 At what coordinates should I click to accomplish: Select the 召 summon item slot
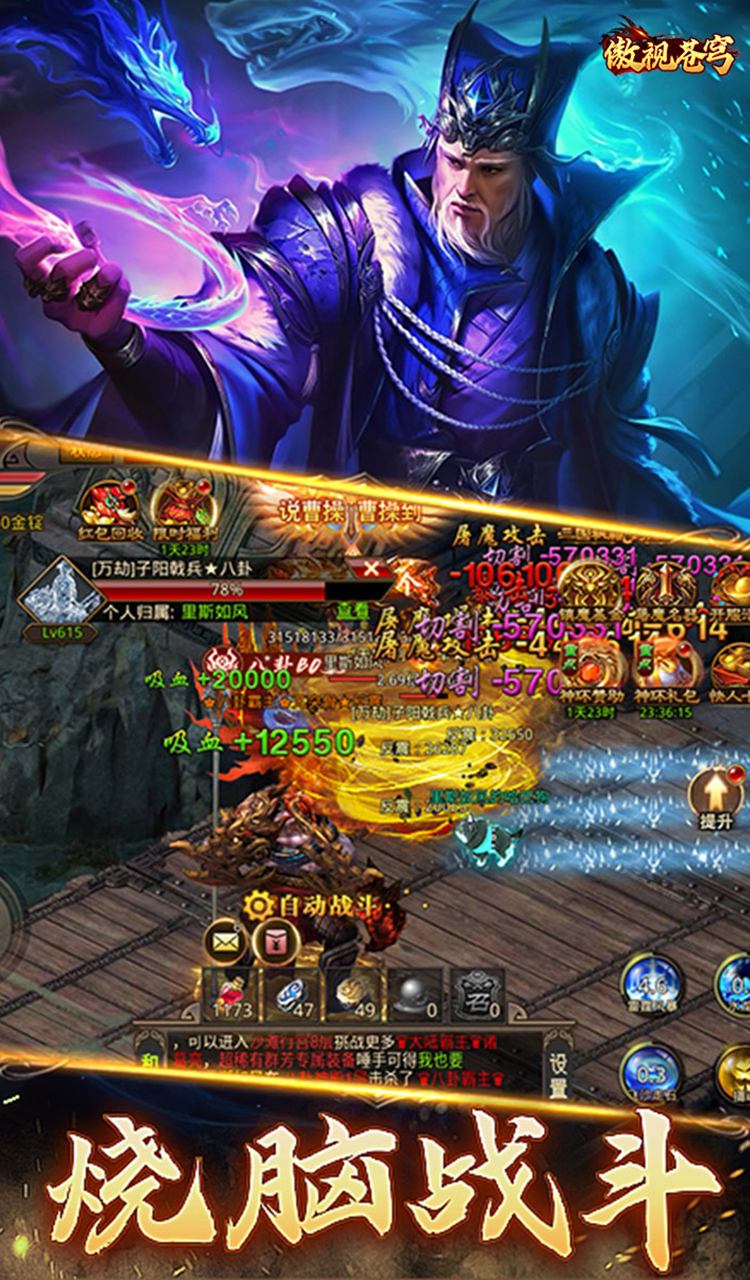point(478,993)
